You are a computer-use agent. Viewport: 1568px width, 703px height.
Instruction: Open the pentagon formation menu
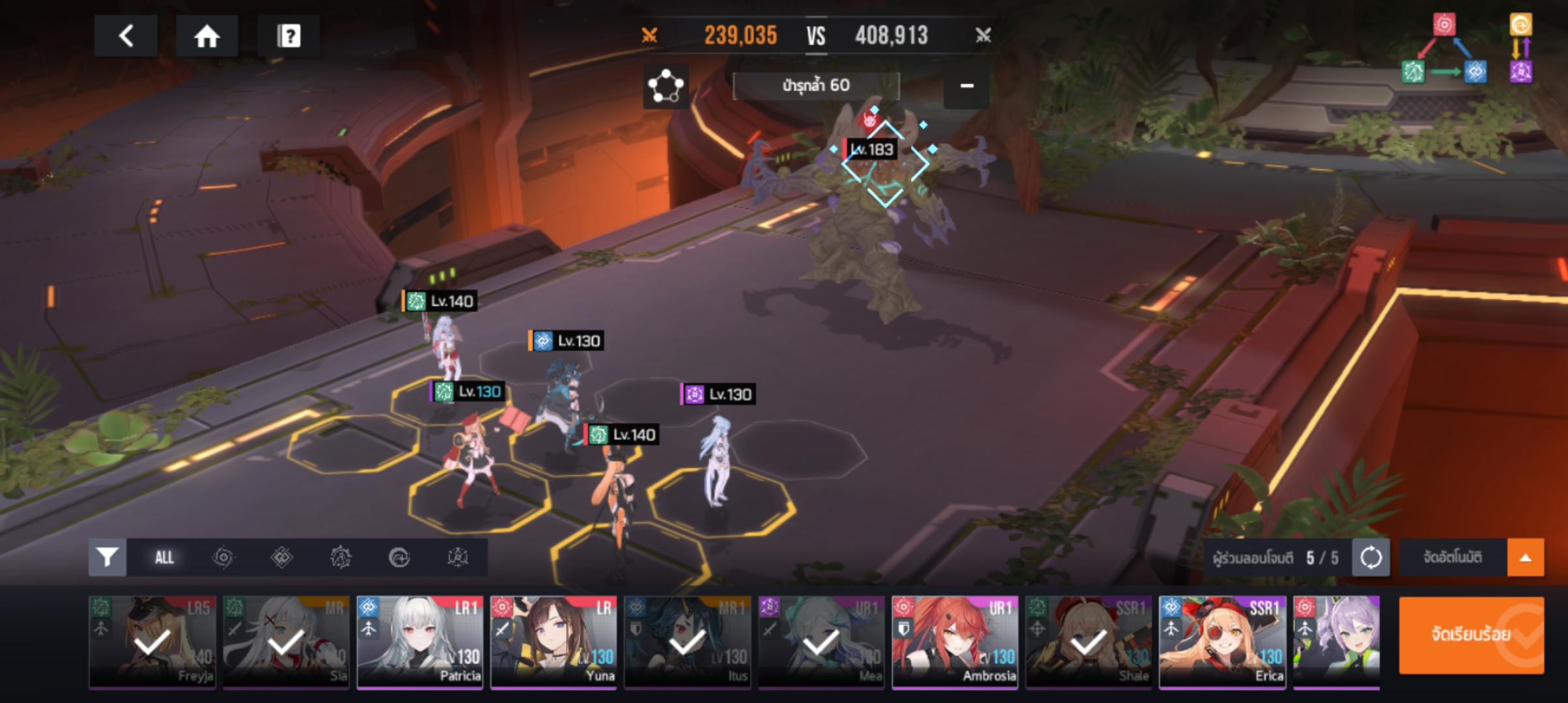coord(665,86)
